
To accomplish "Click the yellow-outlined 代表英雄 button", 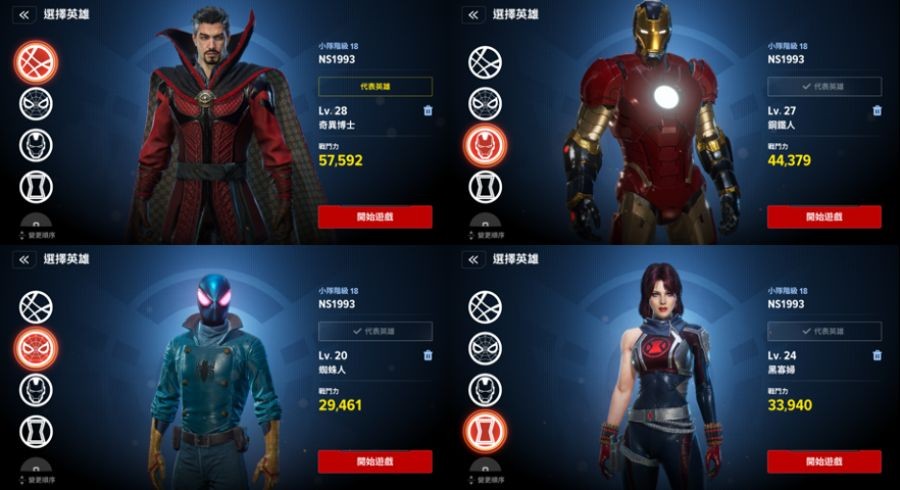I will 375,86.
